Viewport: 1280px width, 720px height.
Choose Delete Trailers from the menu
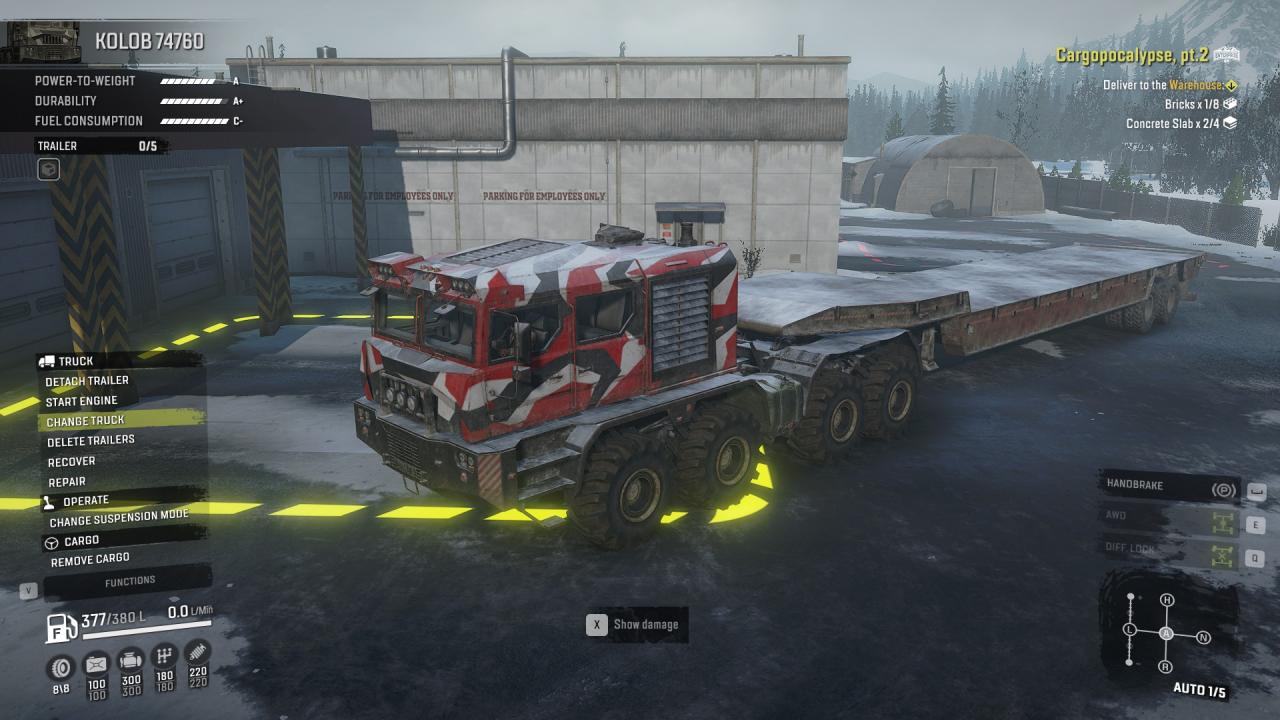(x=91, y=441)
